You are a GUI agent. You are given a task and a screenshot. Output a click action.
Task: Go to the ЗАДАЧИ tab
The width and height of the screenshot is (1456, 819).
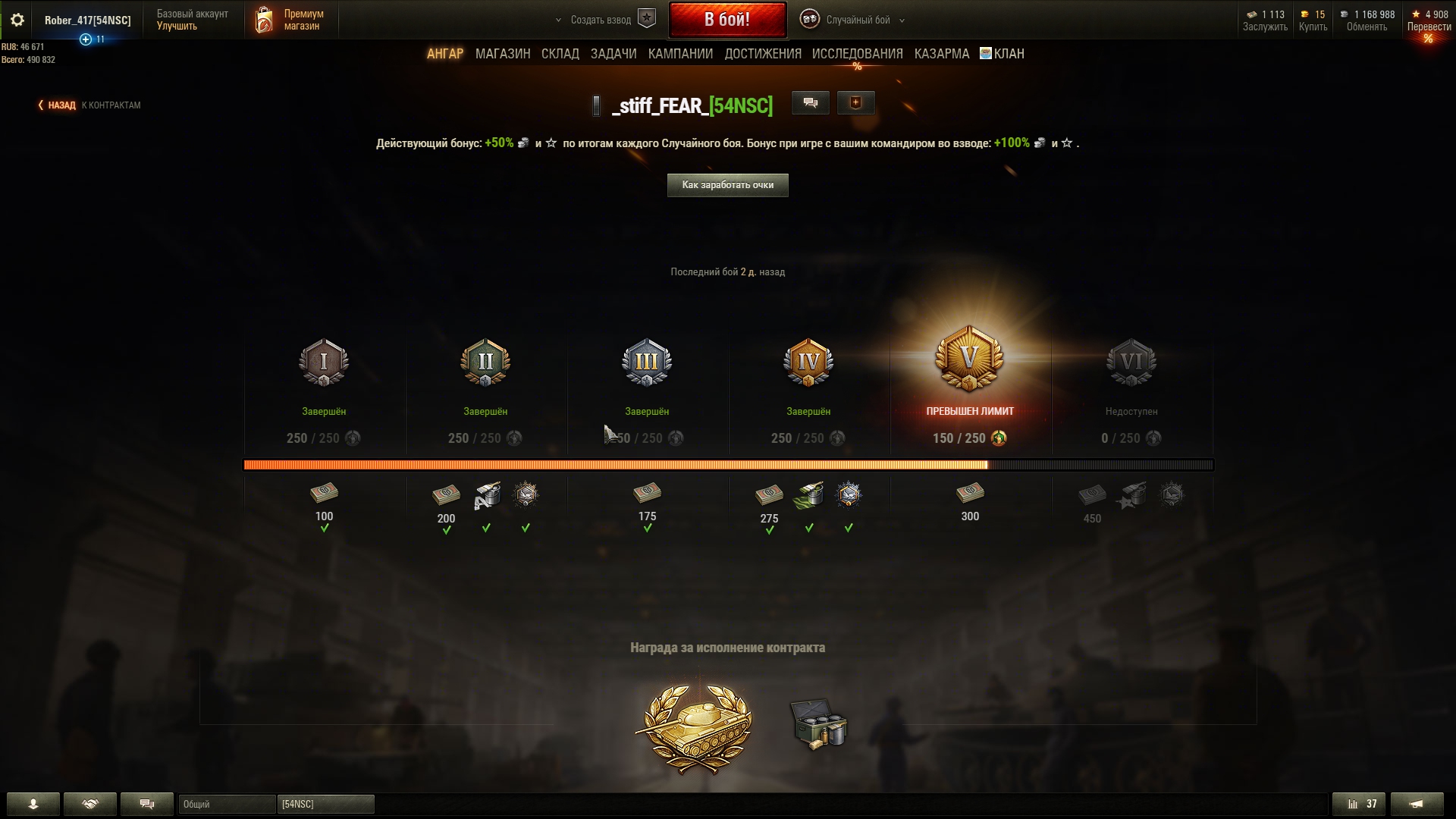coord(613,54)
